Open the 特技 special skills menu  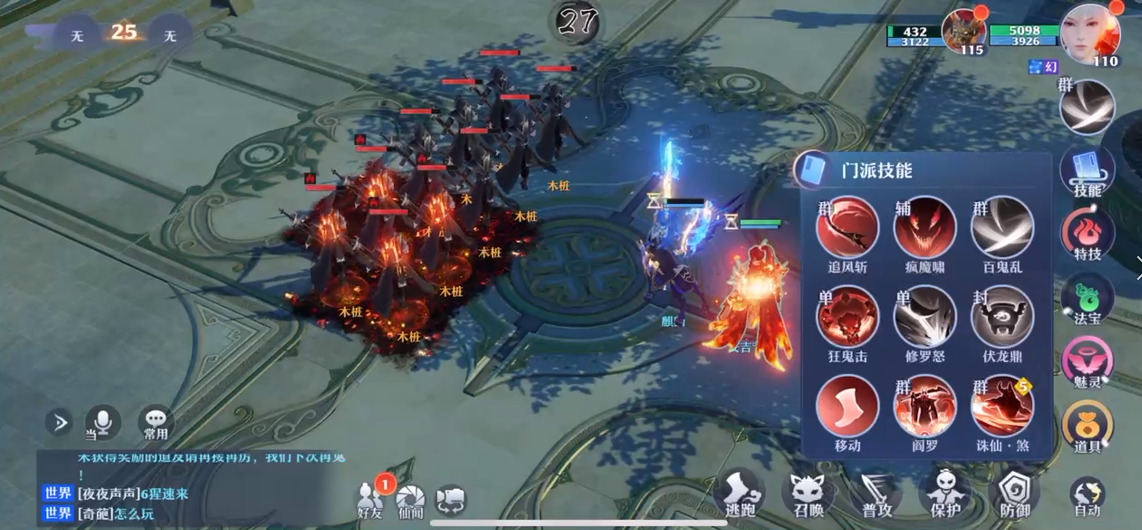pos(1087,234)
